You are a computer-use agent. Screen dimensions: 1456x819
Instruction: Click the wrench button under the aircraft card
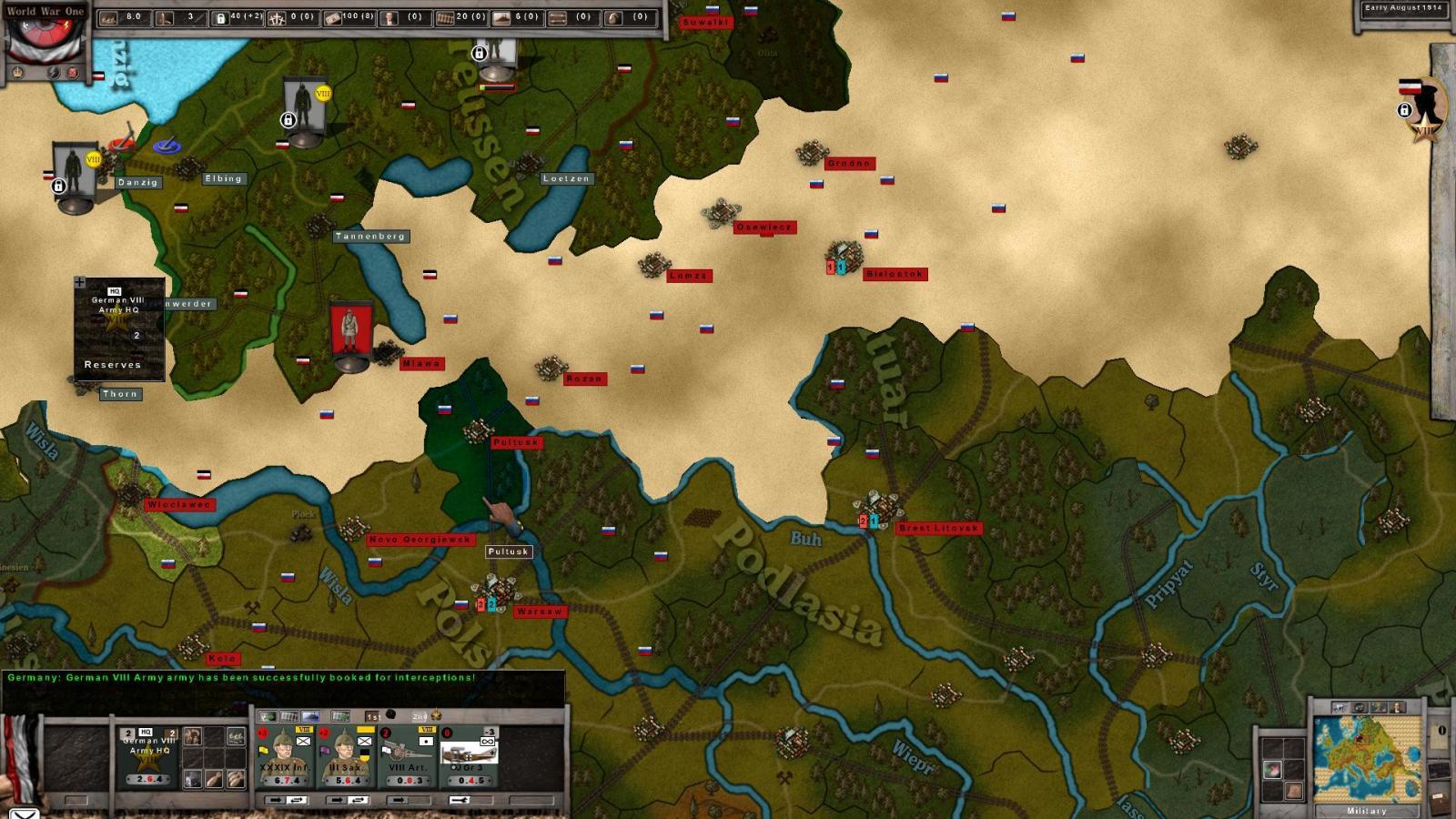click(x=460, y=800)
